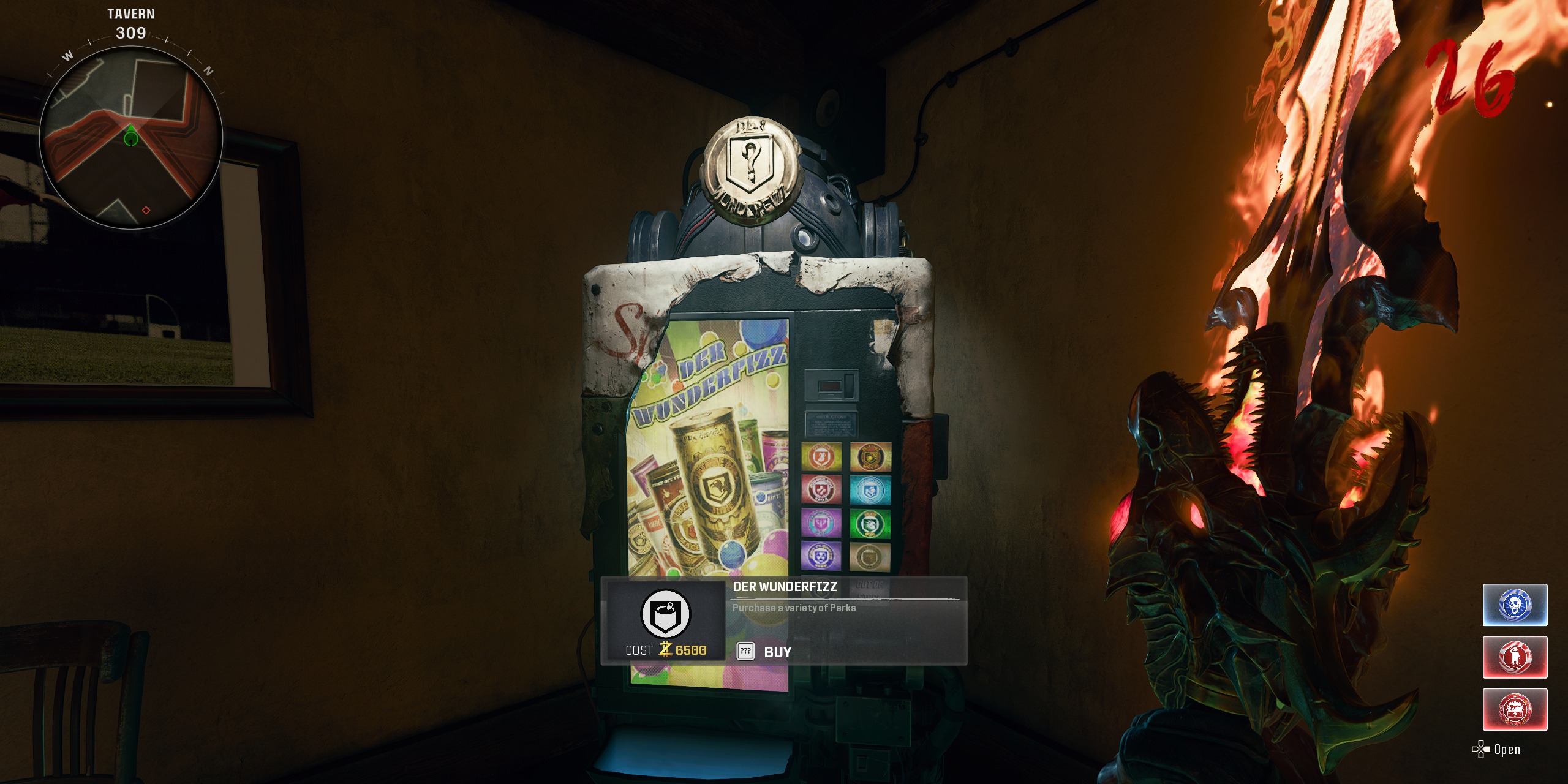Select the PhD Flopper perk icon

click(821, 556)
